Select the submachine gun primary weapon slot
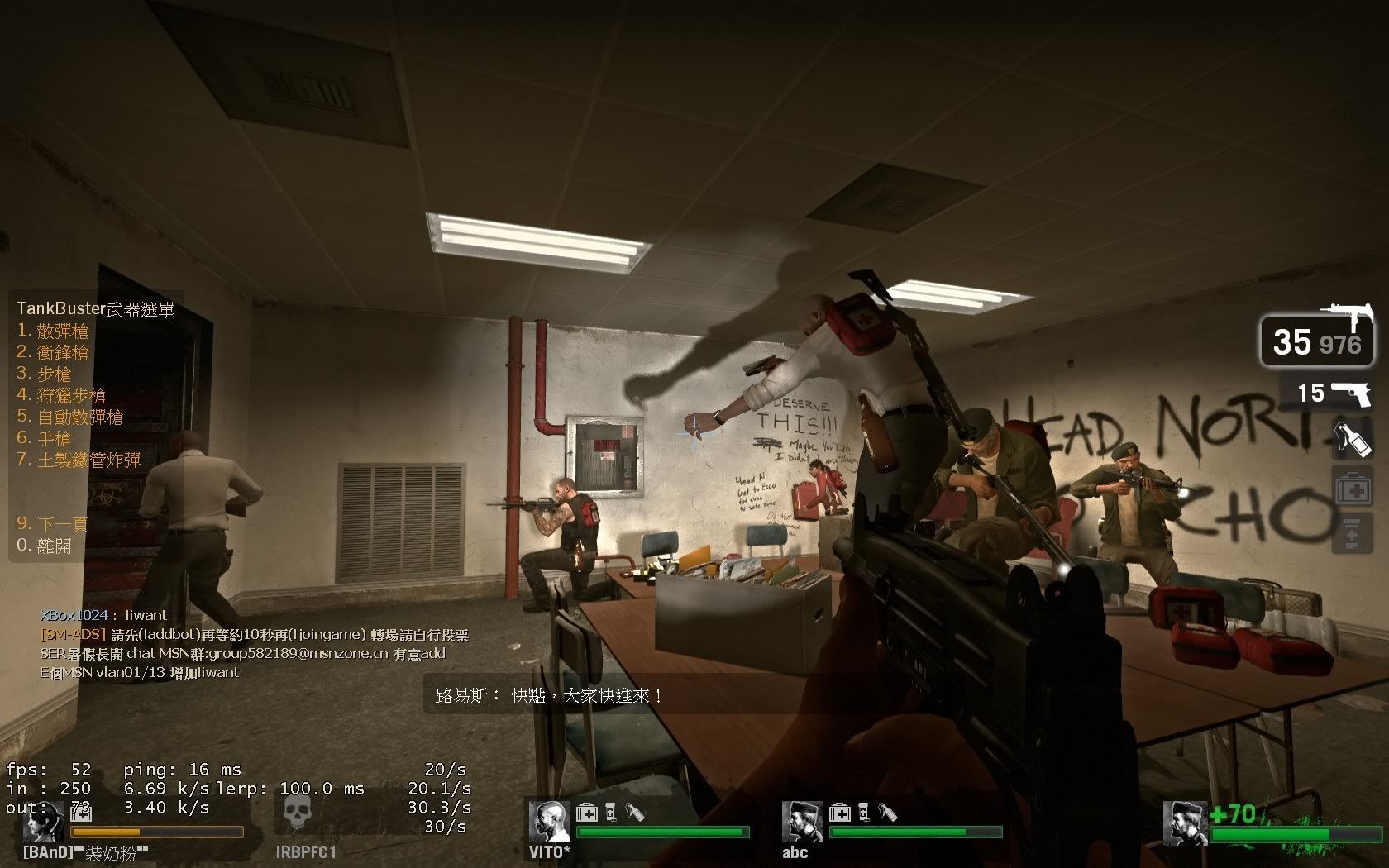The width and height of the screenshot is (1389, 868). [x=1316, y=340]
